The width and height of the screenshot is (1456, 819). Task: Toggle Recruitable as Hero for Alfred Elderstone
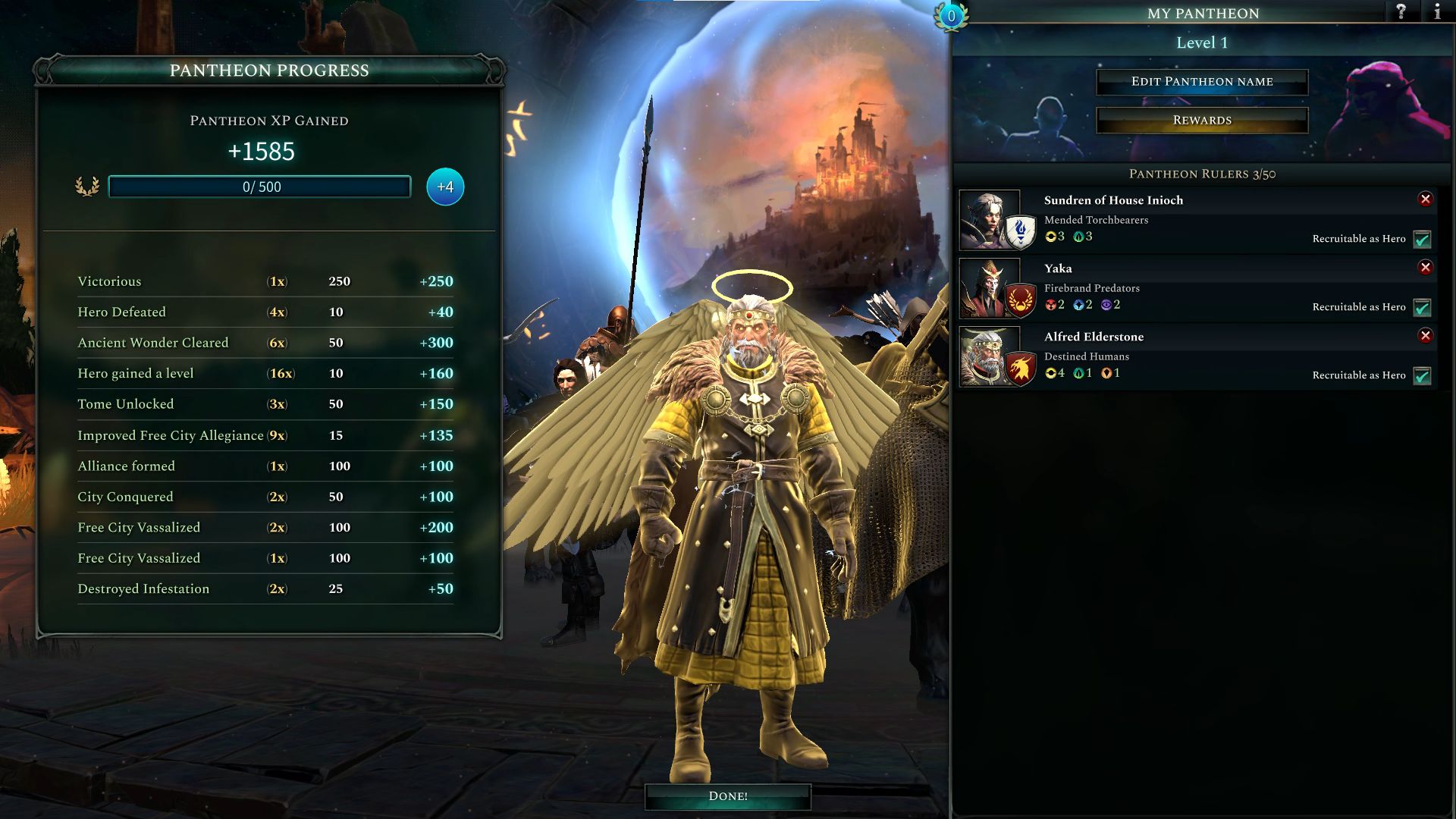1423,375
